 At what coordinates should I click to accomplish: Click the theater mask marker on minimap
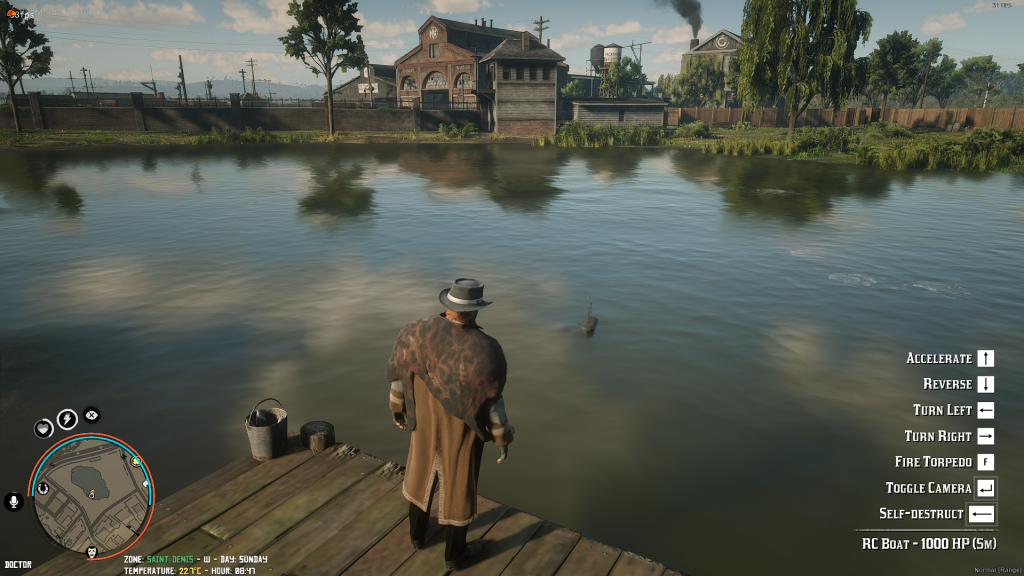(x=91, y=552)
